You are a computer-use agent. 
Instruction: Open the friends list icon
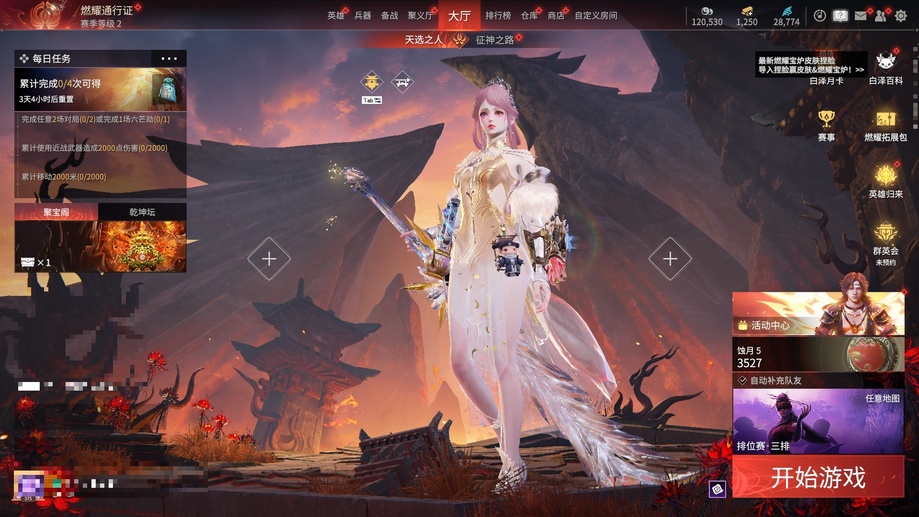(880, 16)
